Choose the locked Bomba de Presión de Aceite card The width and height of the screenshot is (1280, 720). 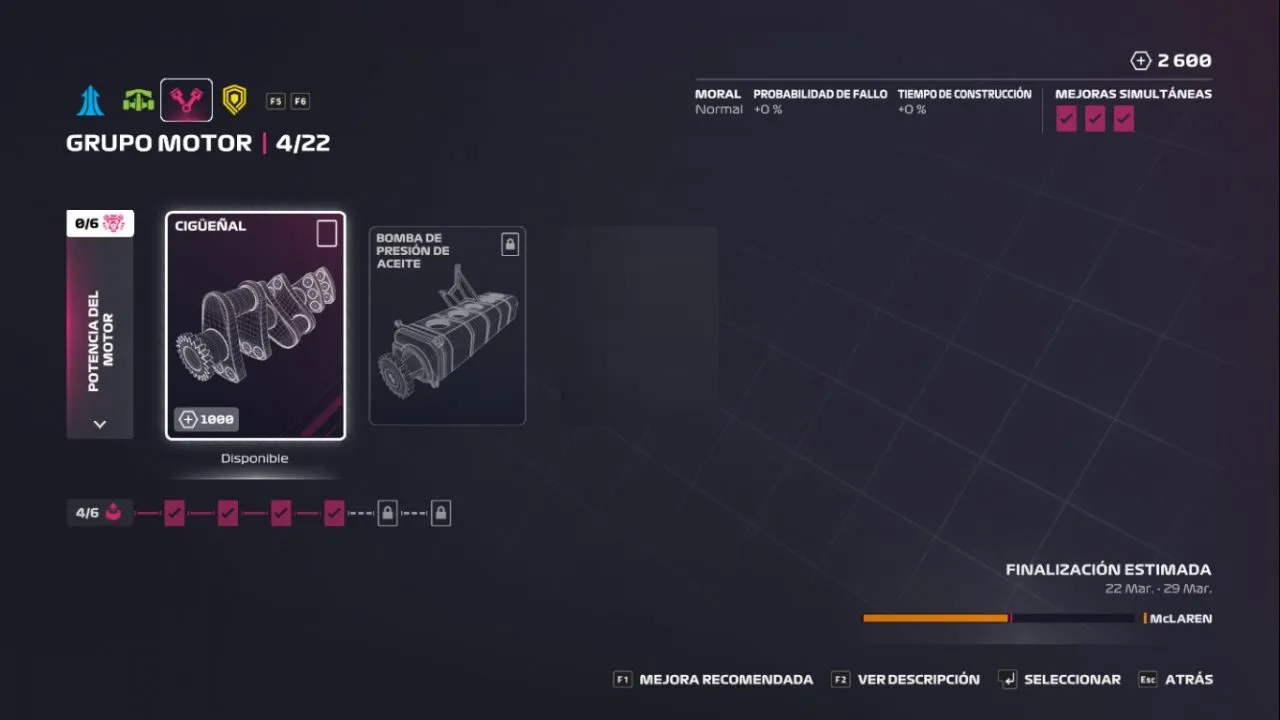(447, 326)
